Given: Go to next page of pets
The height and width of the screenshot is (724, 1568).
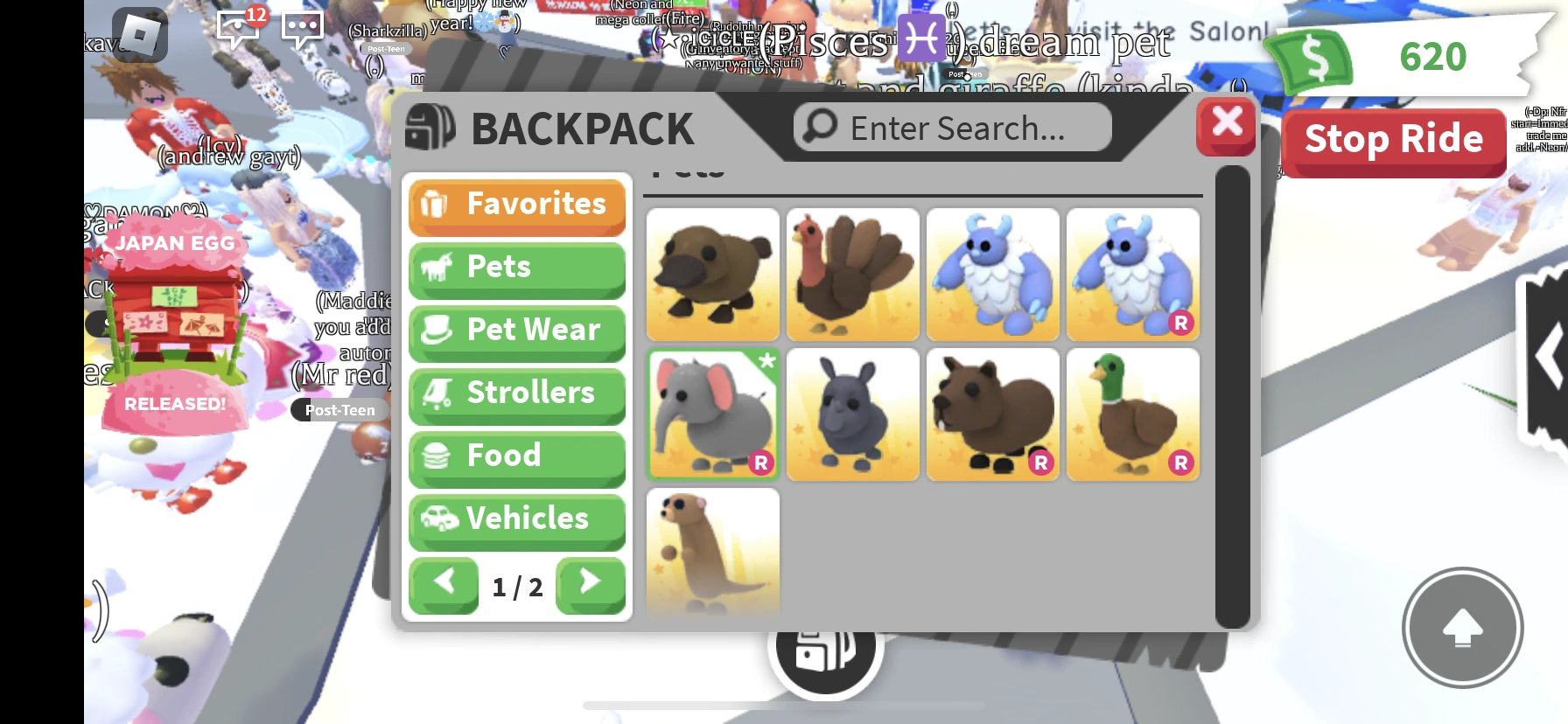Looking at the screenshot, I should click(590, 584).
